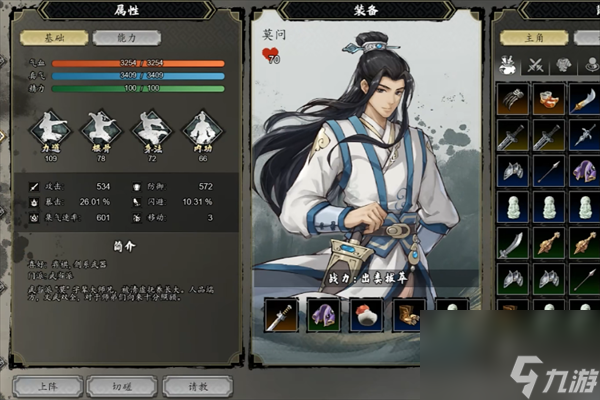
Task: Filter inventory by crossed swords weapon category
Action: [535, 64]
